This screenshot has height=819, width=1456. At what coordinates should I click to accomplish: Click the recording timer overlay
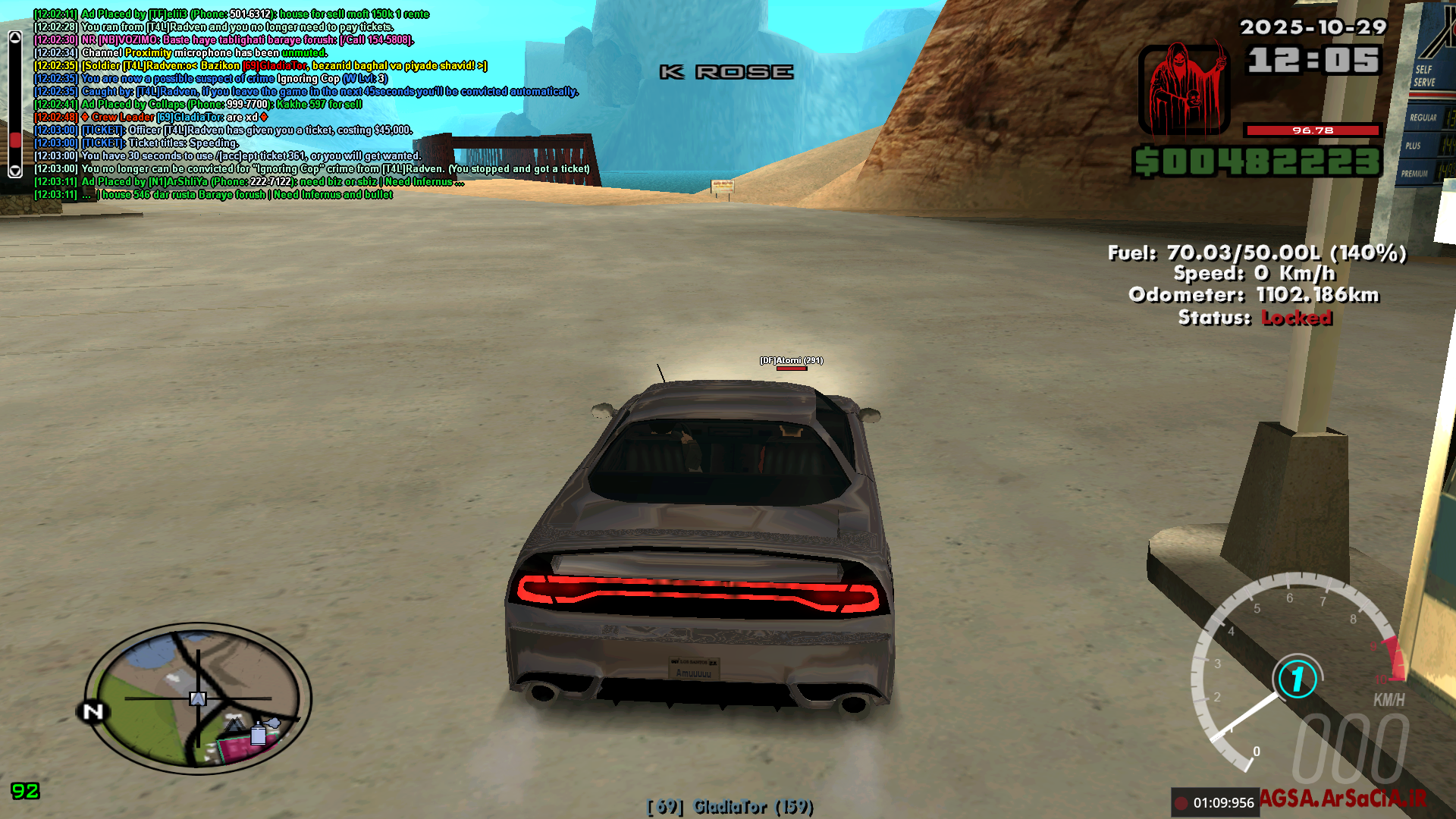point(1214,802)
